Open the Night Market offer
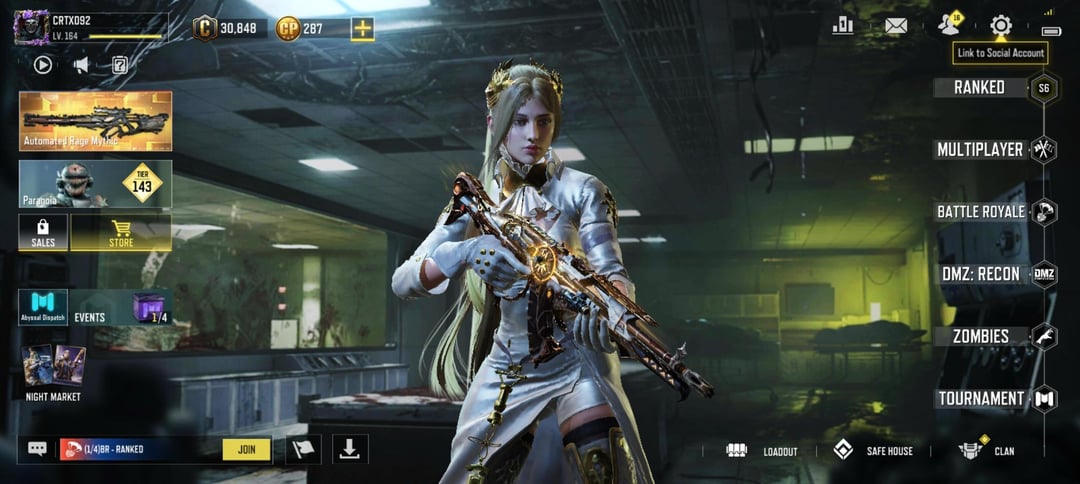 pos(54,371)
